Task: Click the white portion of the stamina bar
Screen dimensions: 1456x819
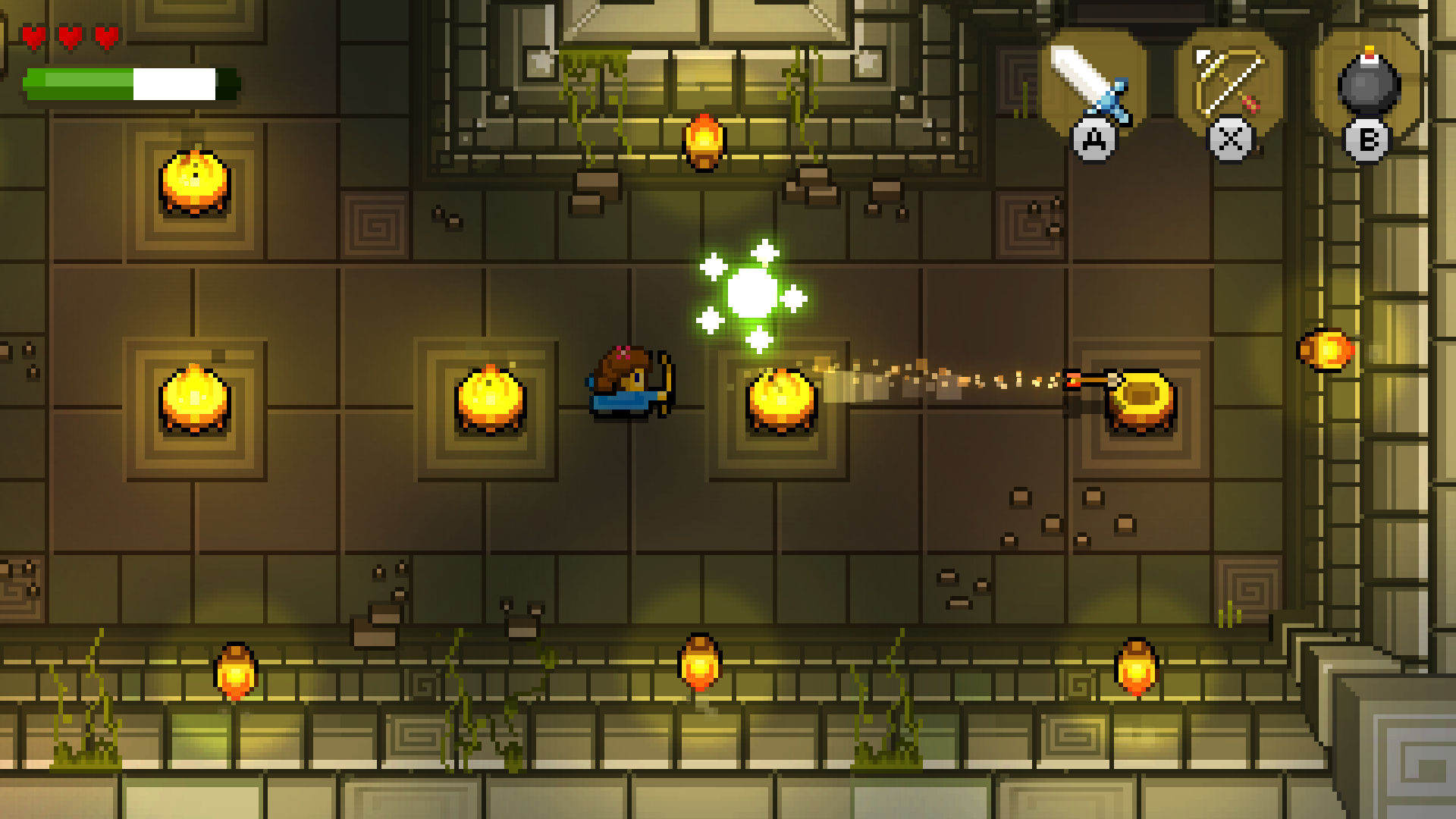Action: point(173,85)
